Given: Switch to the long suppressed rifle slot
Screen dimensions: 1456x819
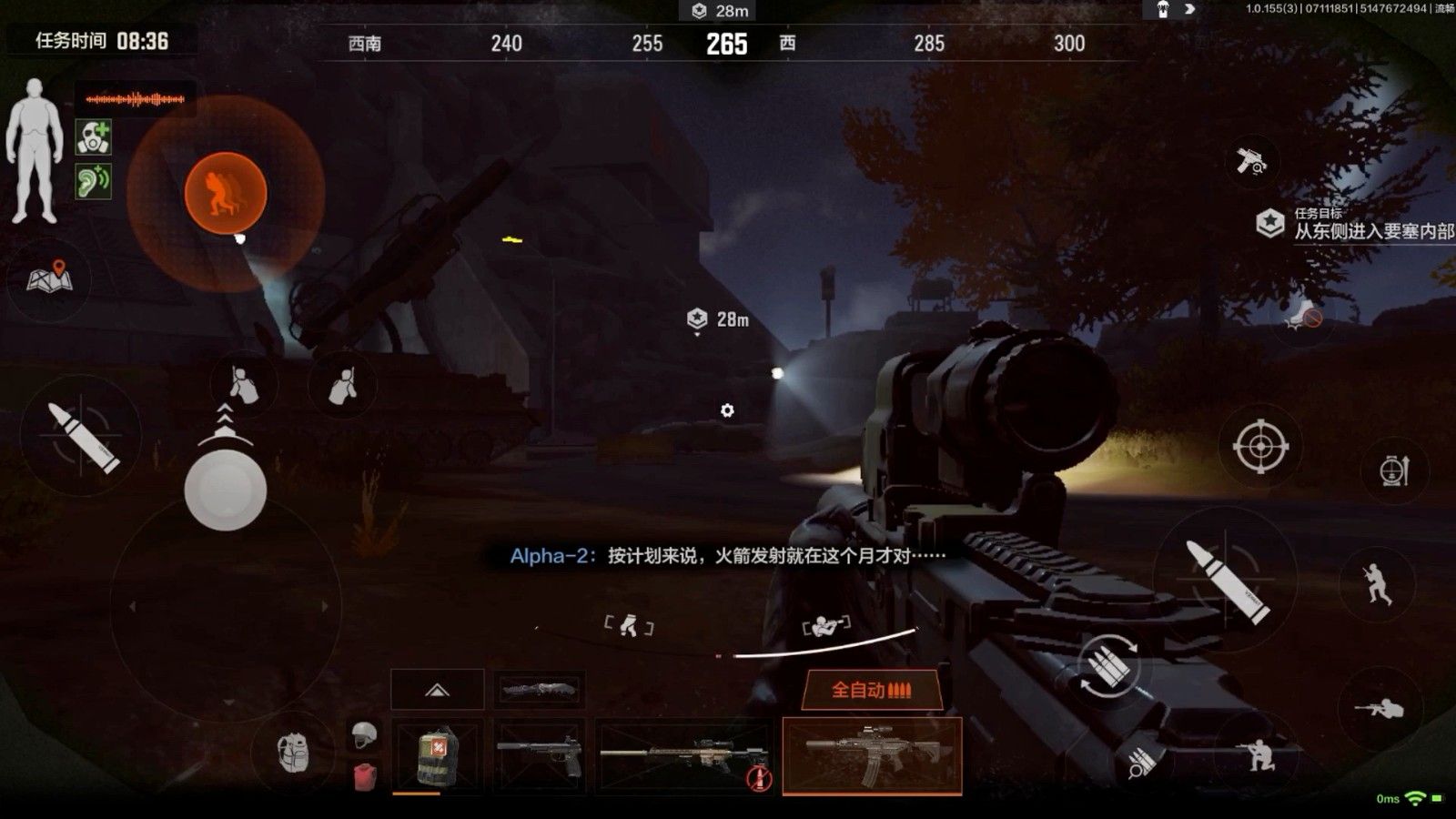Looking at the screenshot, I should pyautogui.click(x=684, y=755).
